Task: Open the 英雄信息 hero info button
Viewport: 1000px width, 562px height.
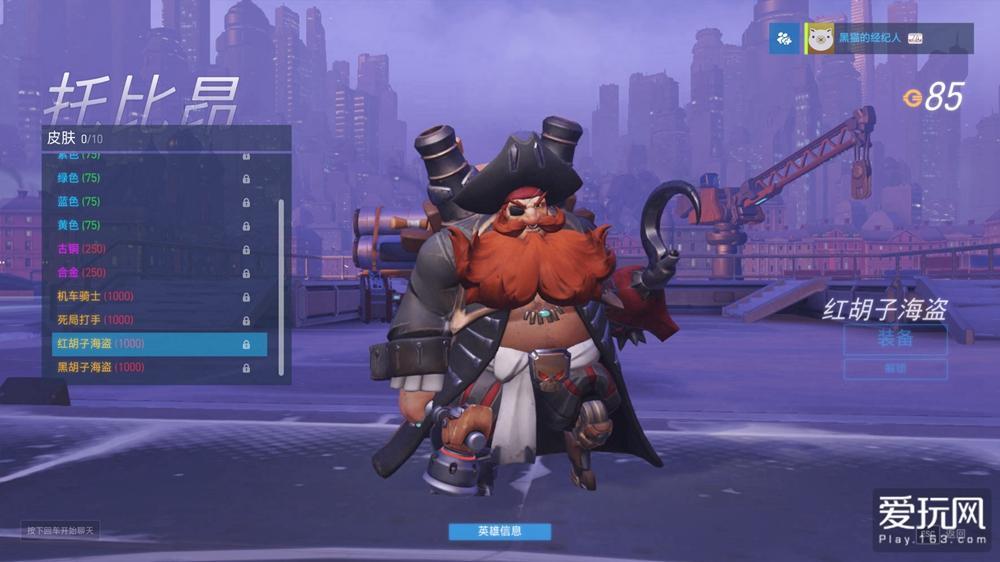Action: click(499, 531)
